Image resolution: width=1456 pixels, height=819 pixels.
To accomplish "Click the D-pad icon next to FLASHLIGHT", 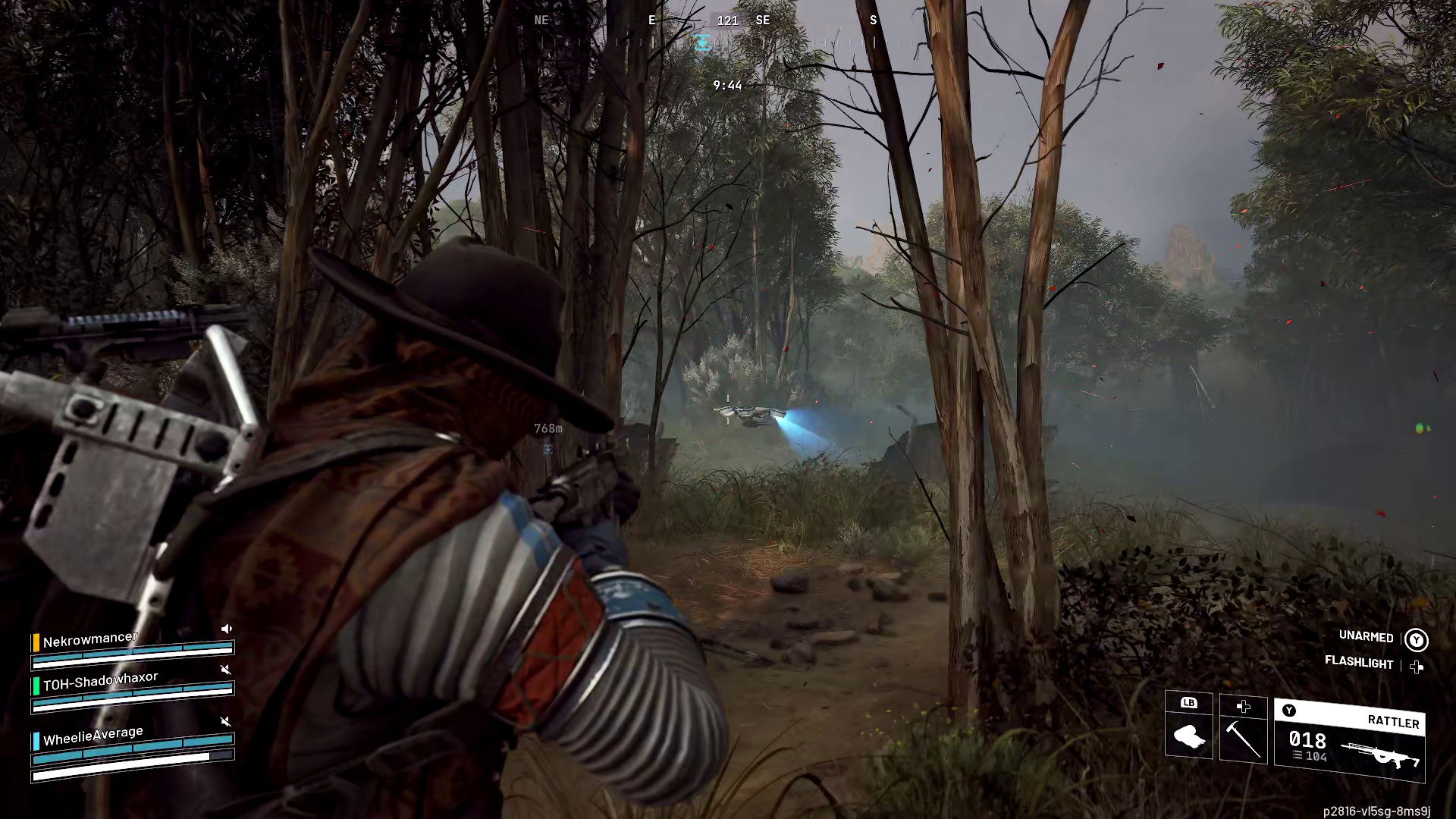I will coord(1417,667).
